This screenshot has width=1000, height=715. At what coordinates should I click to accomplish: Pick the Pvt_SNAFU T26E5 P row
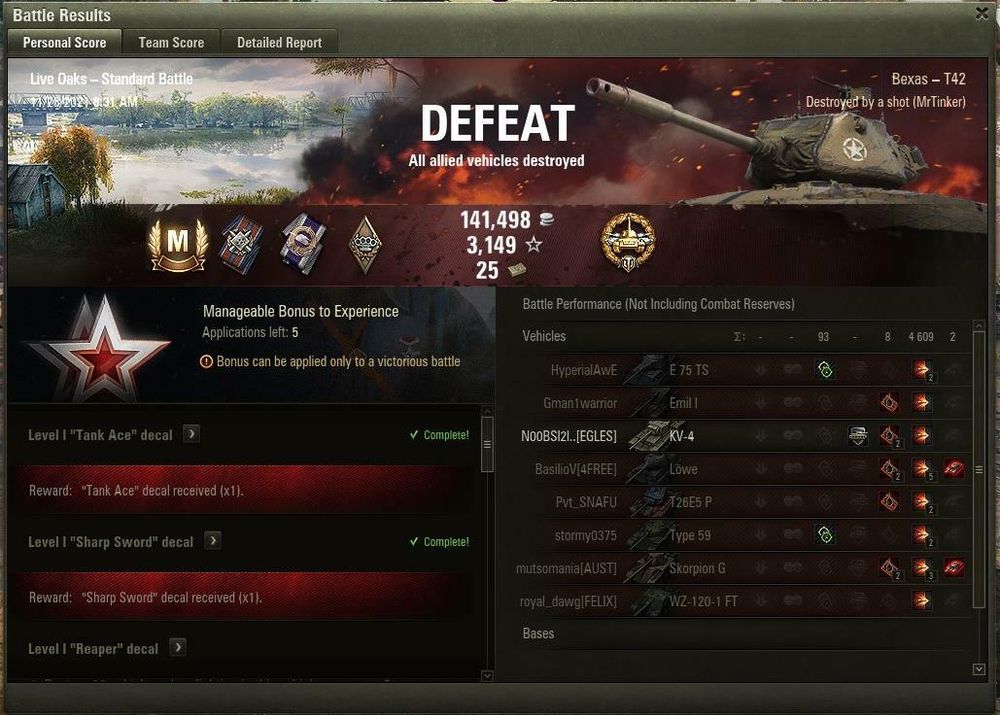pos(690,502)
